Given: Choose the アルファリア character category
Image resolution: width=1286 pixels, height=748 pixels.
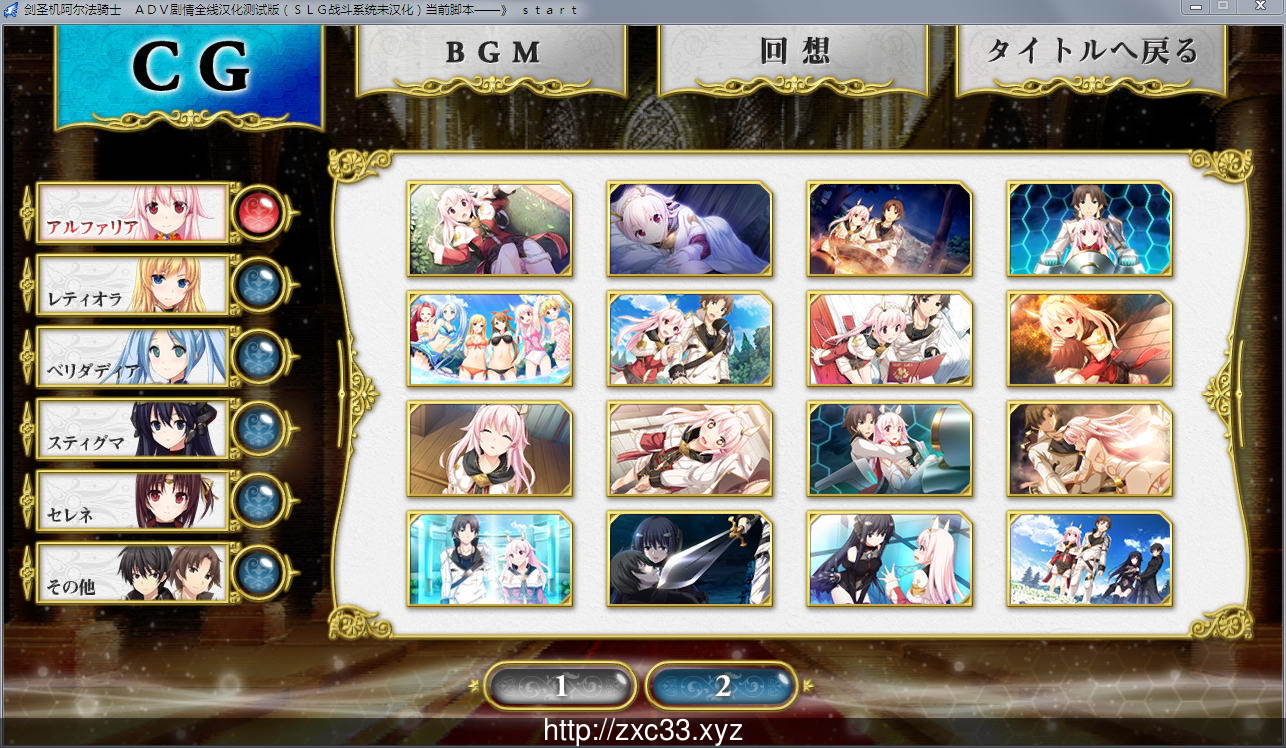Looking at the screenshot, I should (132, 213).
